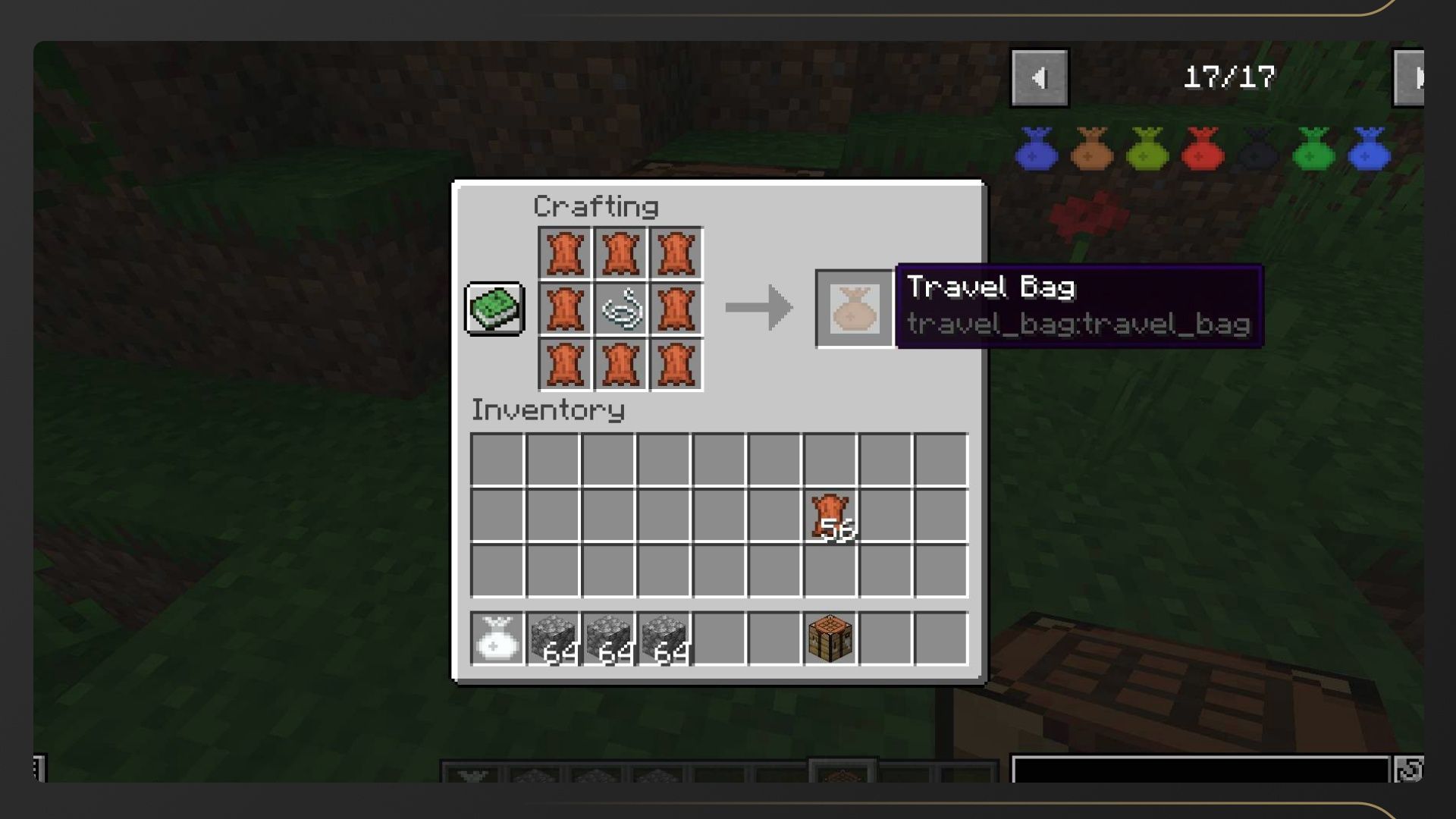Choose the brown travel bag in item list
The height and width of the screenshot is (819, 1456).
(x=1092, y=149)
